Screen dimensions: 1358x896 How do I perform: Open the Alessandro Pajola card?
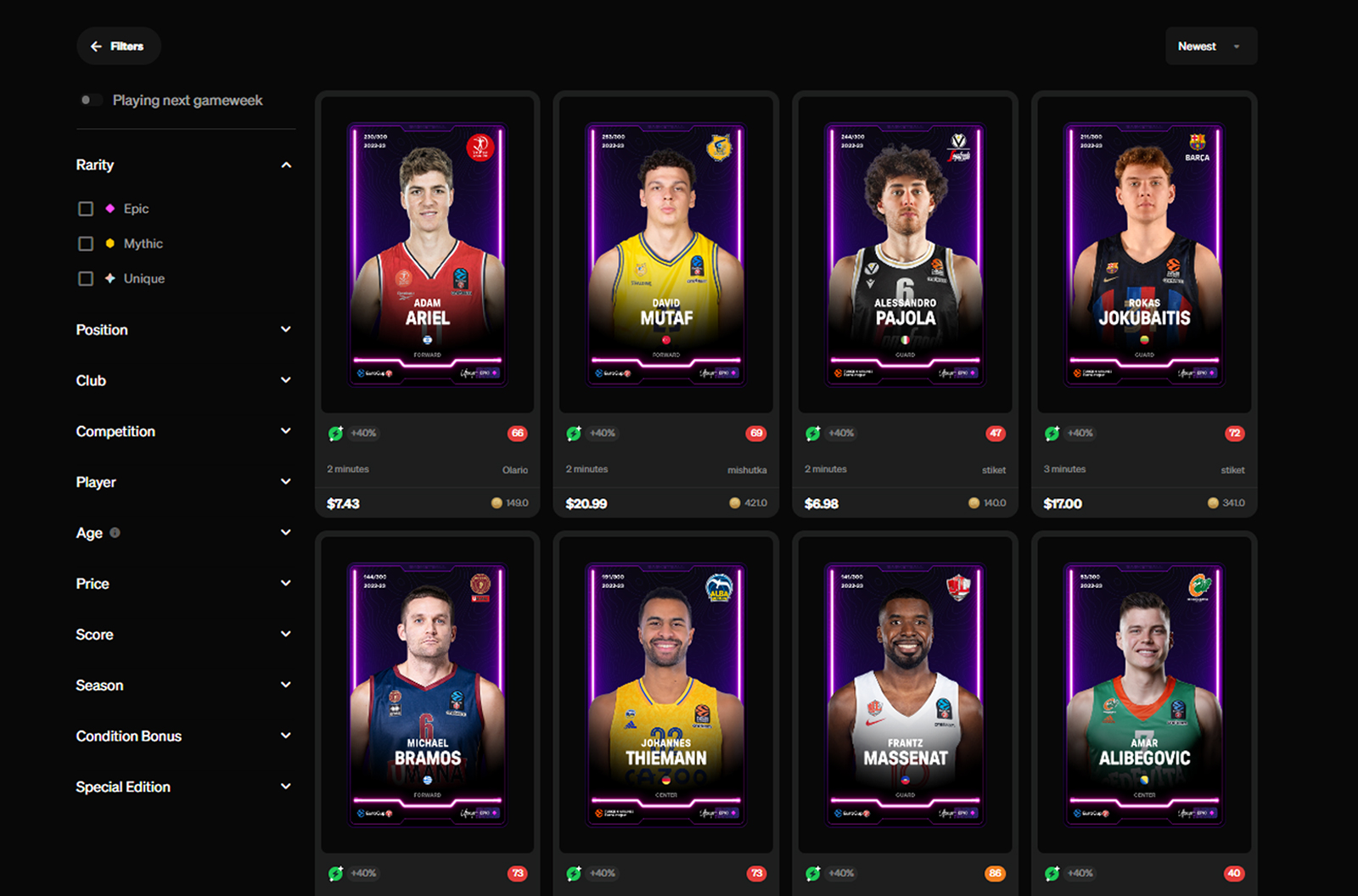coord(906,255)
